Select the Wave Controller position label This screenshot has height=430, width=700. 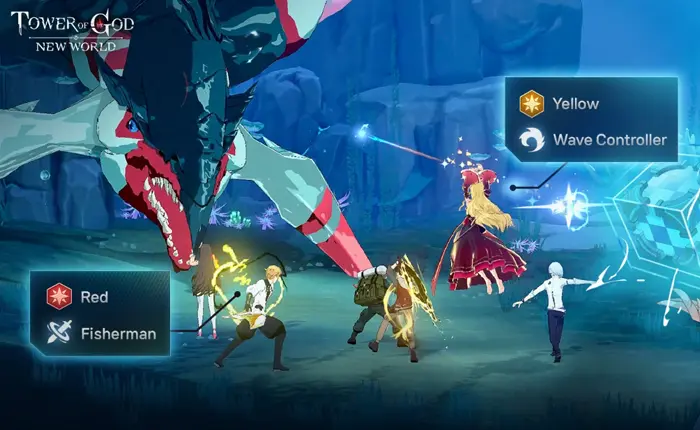[x=609, y=140]
